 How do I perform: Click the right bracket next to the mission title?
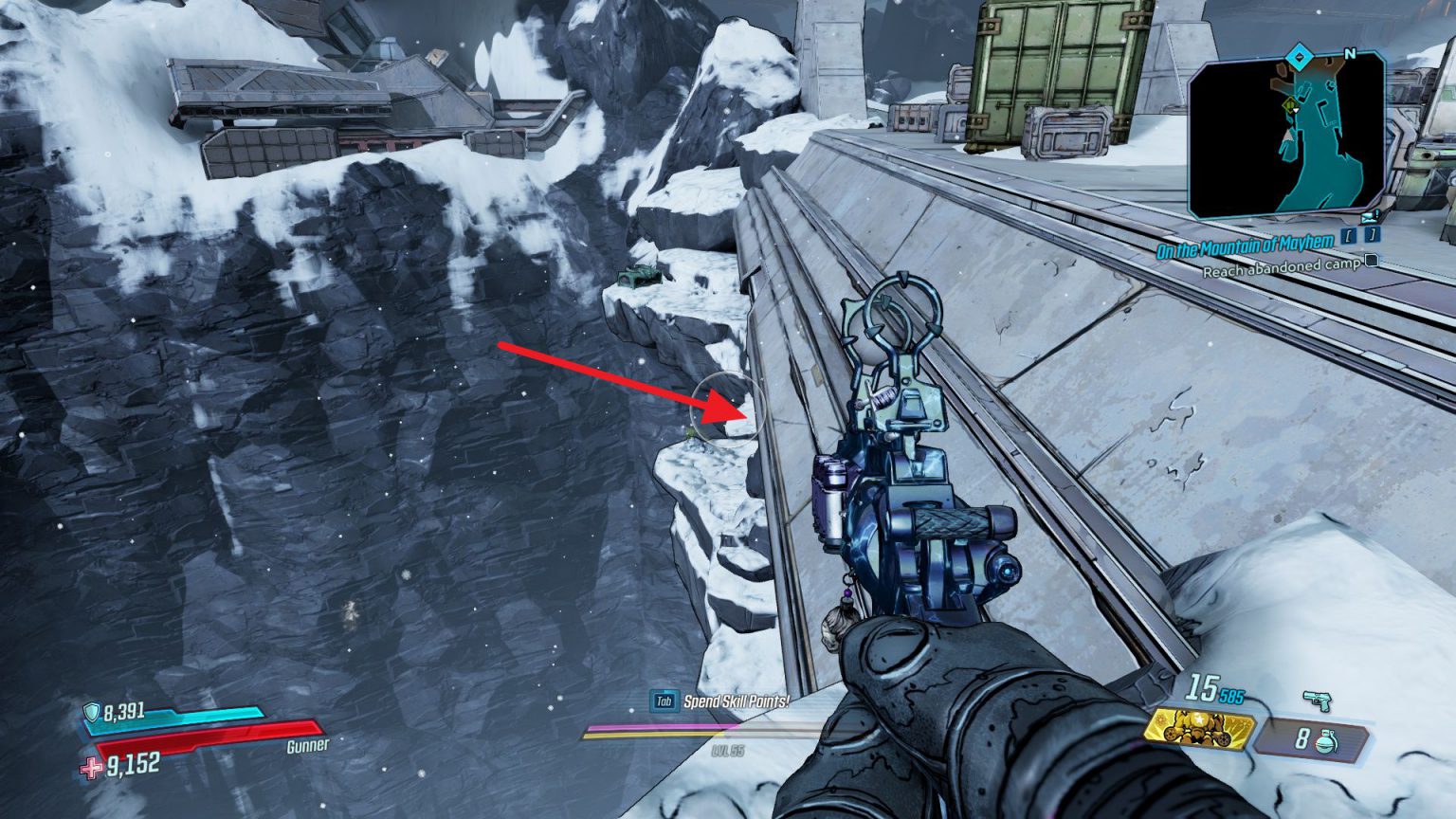click(x=1372, y=235)
